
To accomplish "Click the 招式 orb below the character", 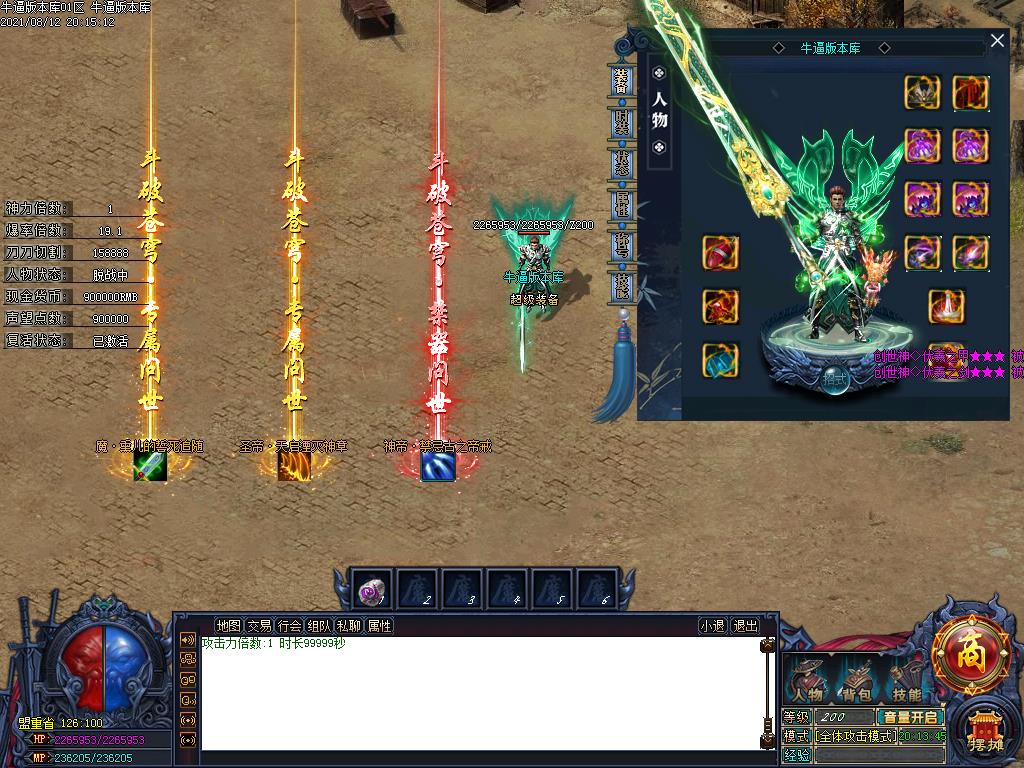I will (x=833, y=380).
